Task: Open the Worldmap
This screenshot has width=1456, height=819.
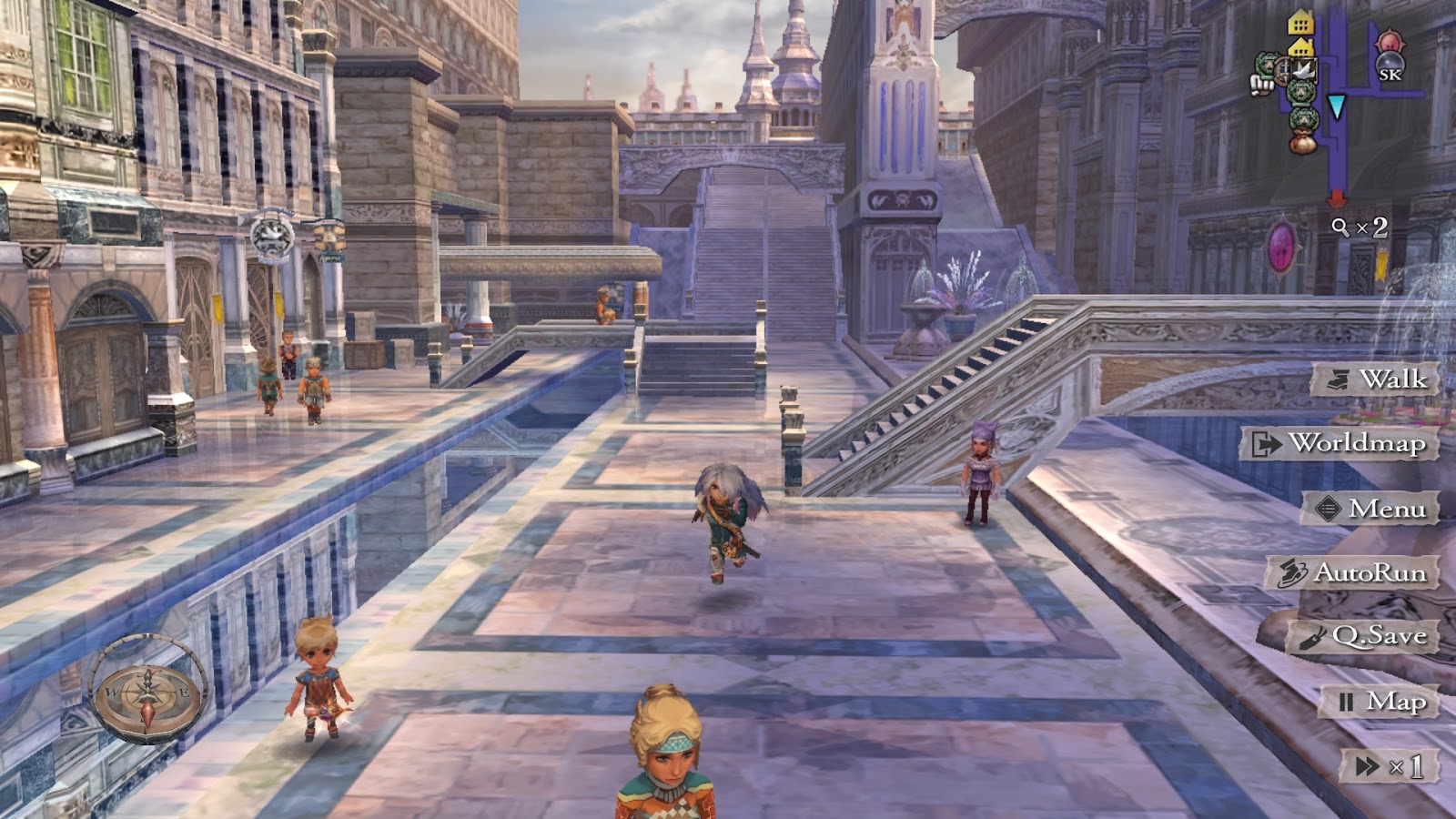Action: point(1341,444)
